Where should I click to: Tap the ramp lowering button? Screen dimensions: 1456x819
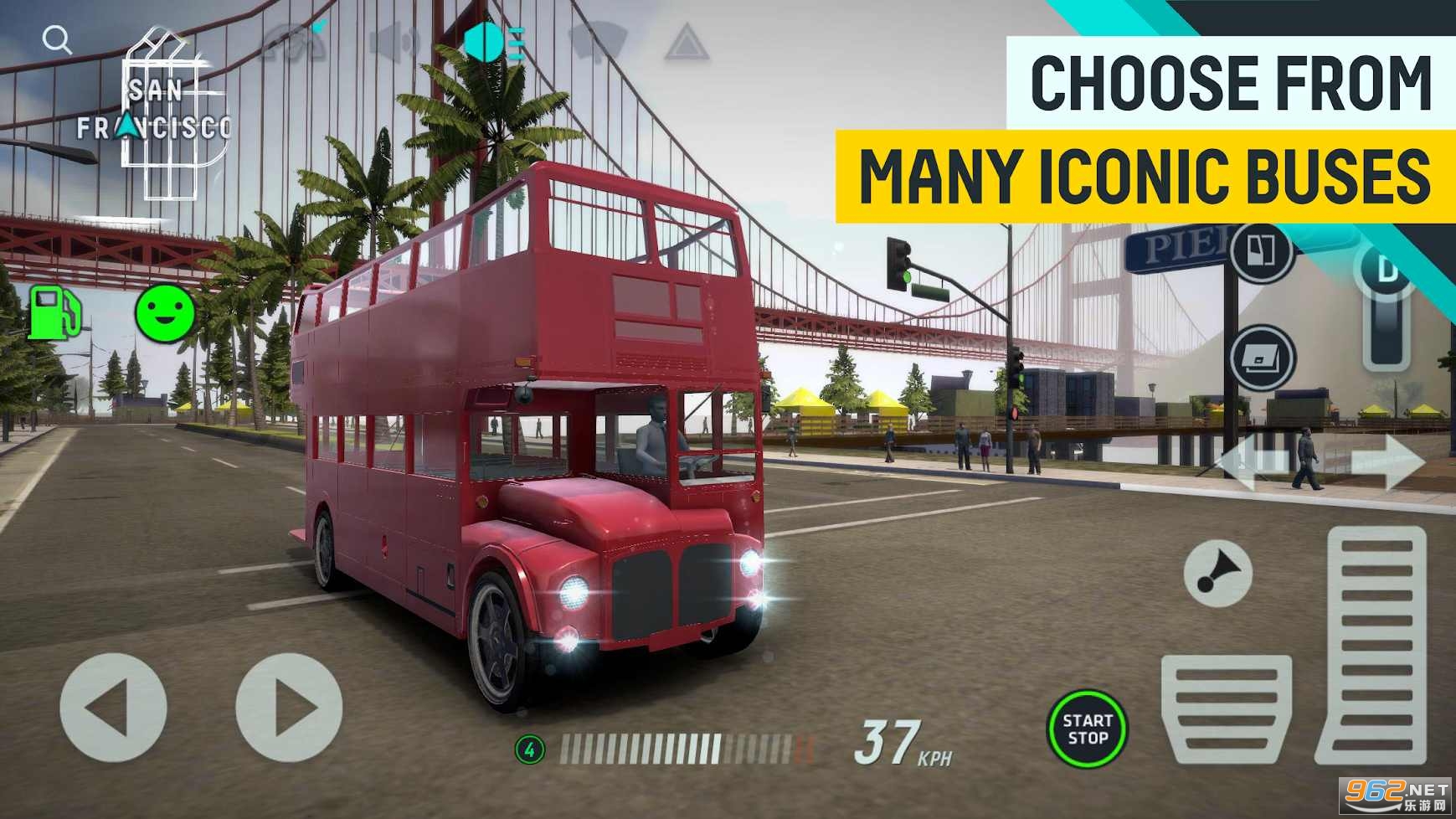1262,358
